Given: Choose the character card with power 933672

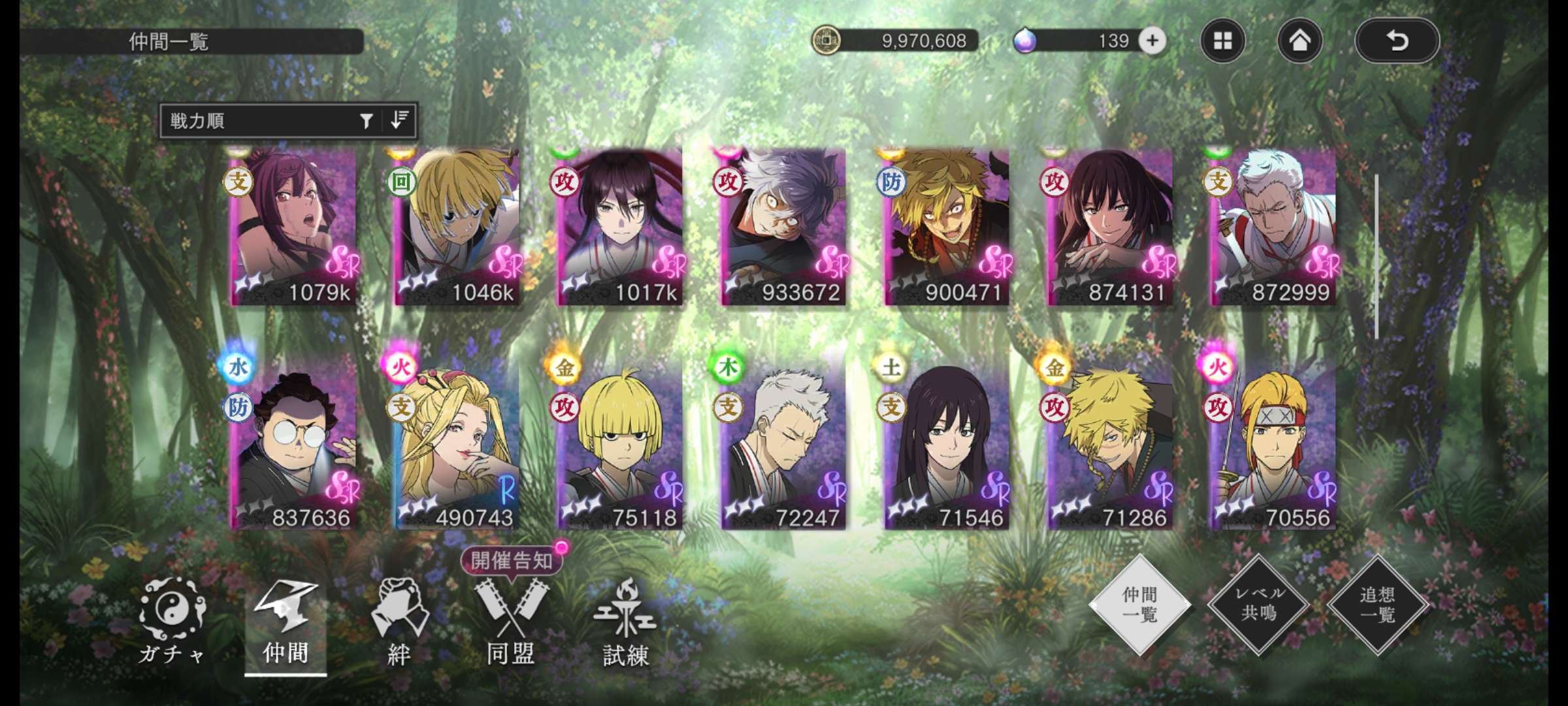Looking at the screenshot, I should [784, 226].
